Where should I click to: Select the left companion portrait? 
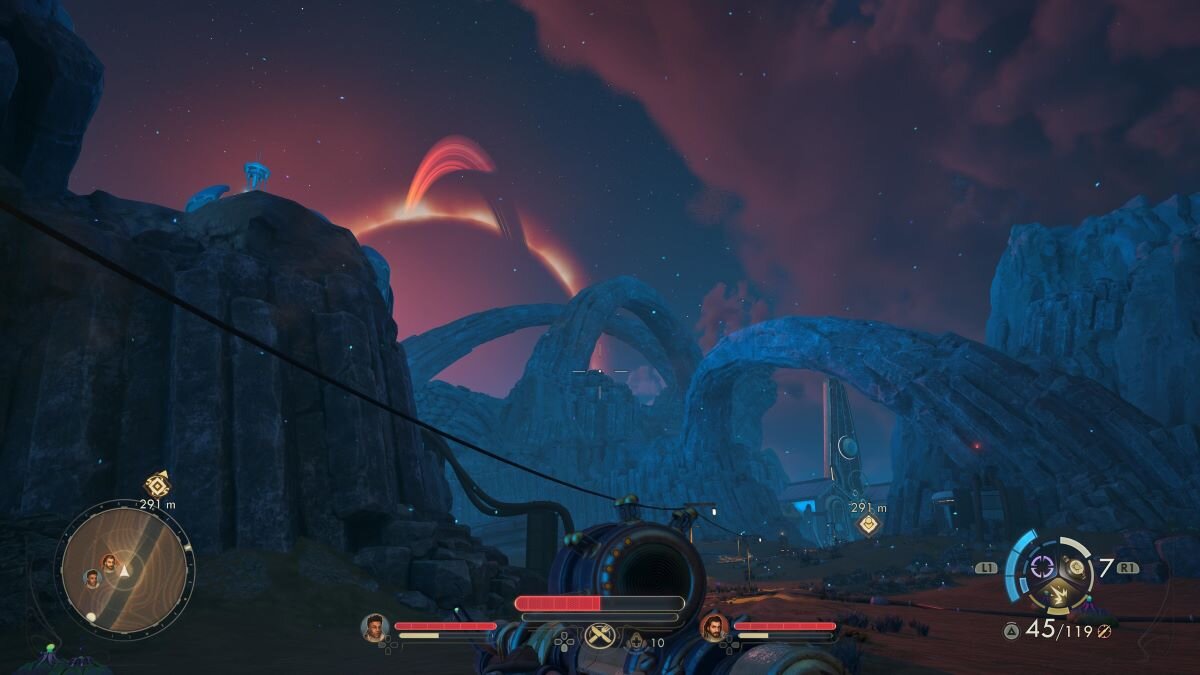tap(375, 627)
